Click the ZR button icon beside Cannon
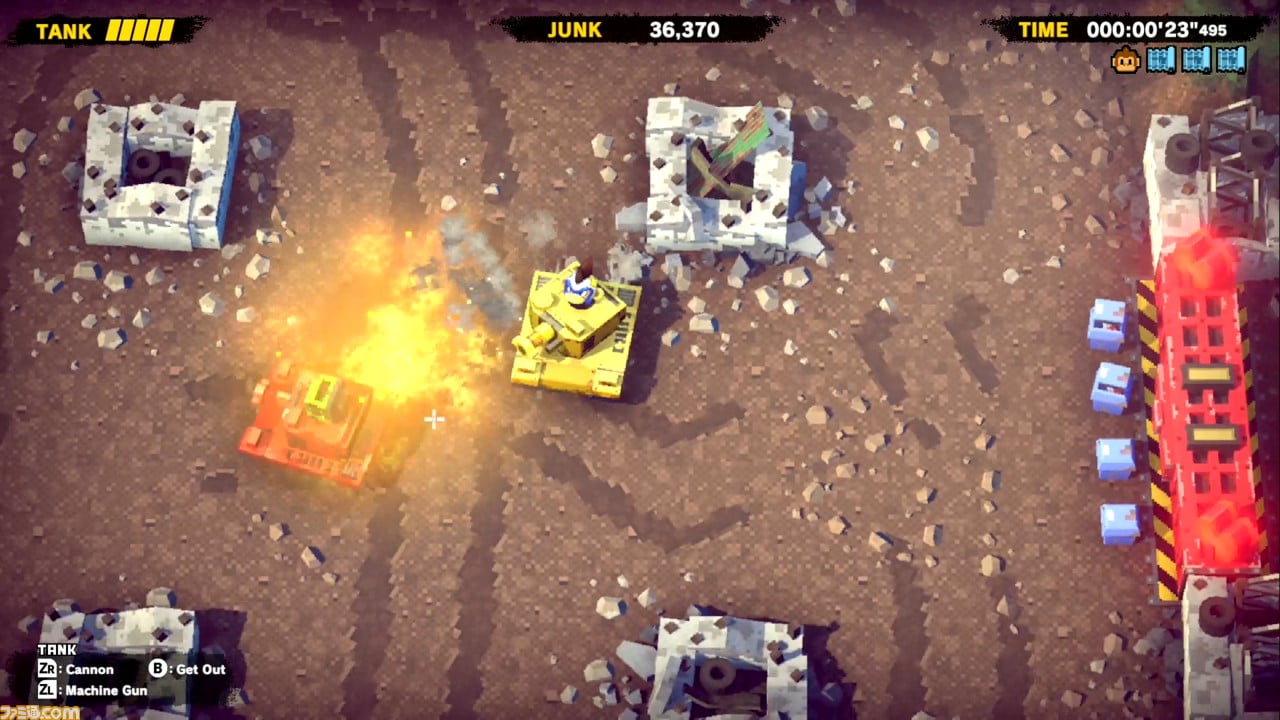 click(x=48, y=669)
